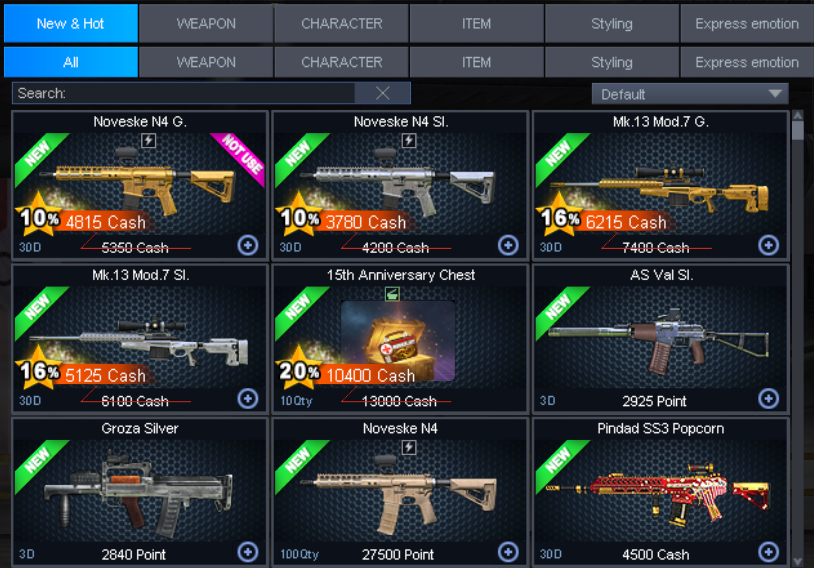Select the All category tab
The width and height of the screenshot is (814, 568).
(70, 62)
